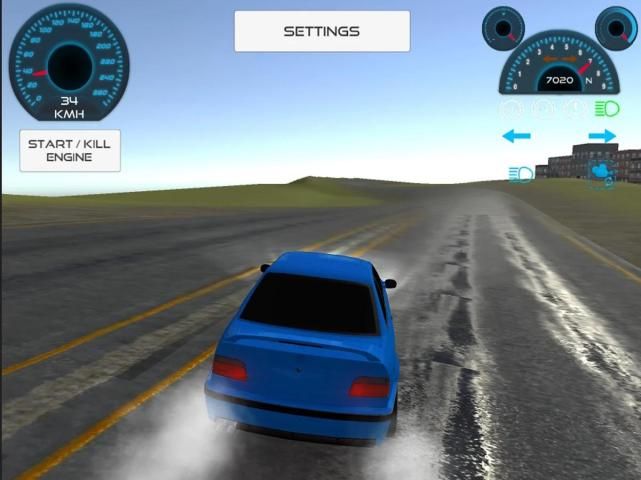
Task: Open the Settings menu
Action: coord(321,31)
